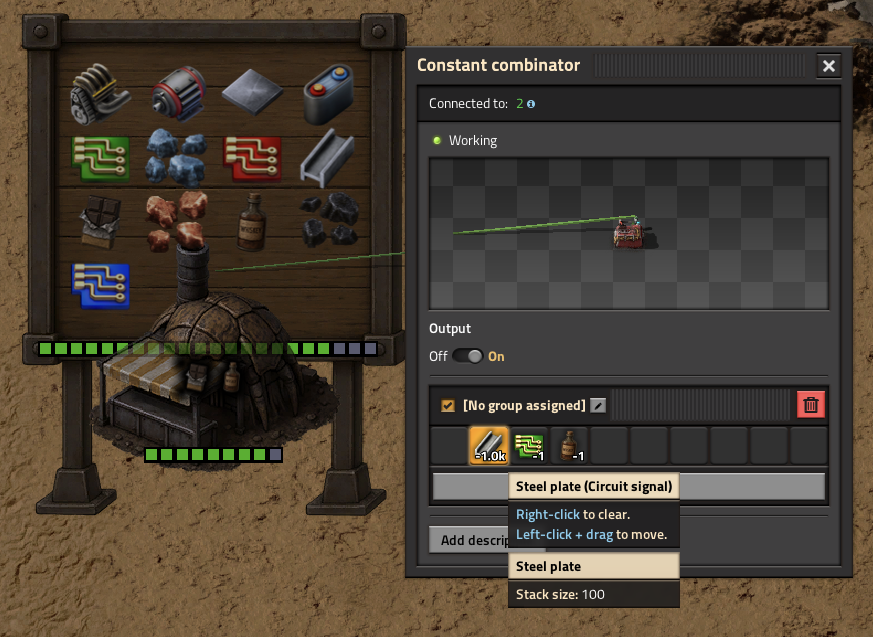The height and width of the screenshot is (637, 873).
Task: Close the Constant combinator window
Action: click(828, 66)
